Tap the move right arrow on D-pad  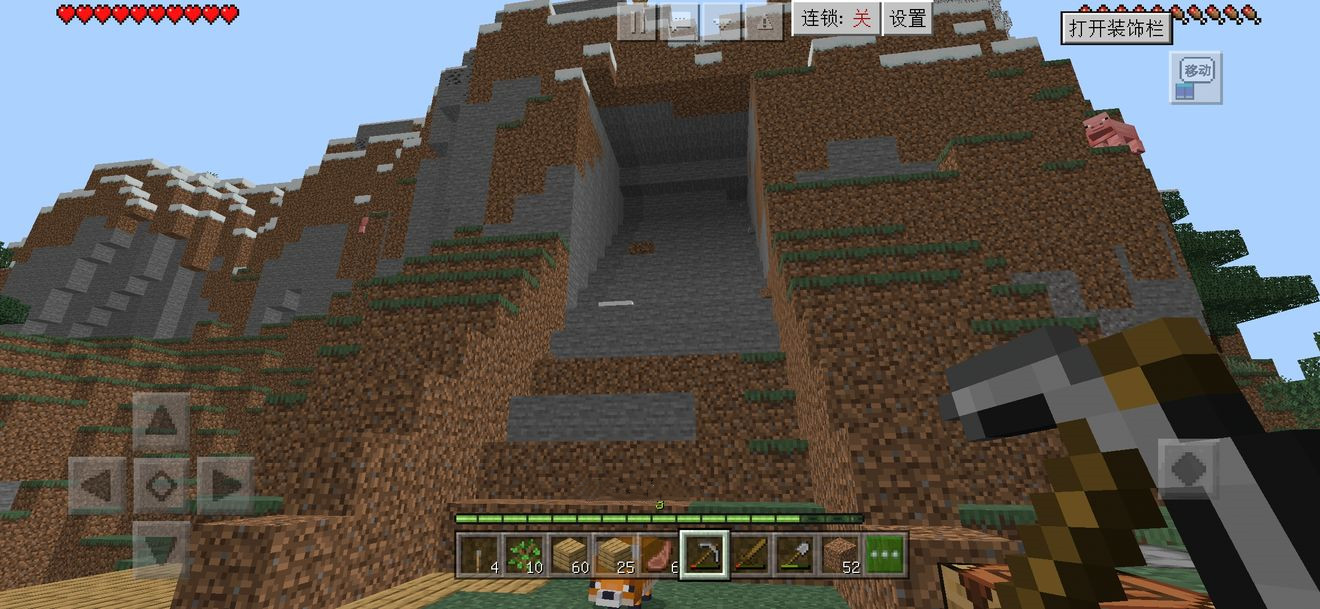223,486
